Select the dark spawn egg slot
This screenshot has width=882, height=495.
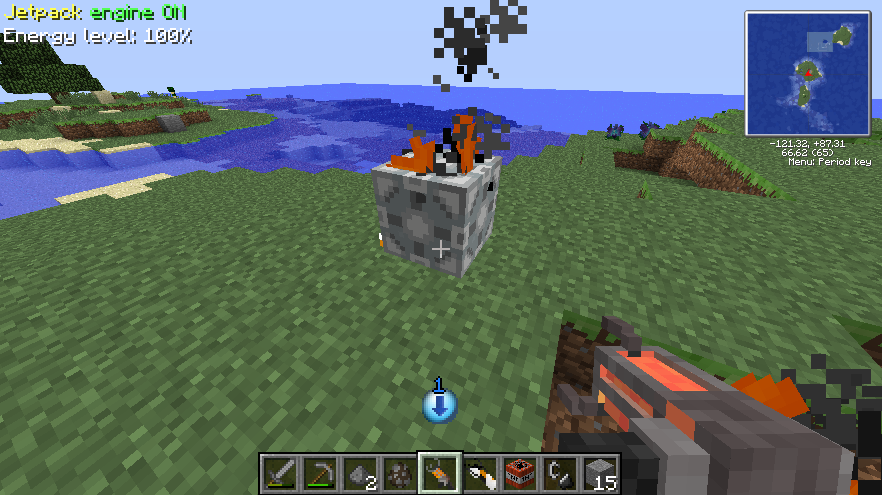(x=399, y=472)
